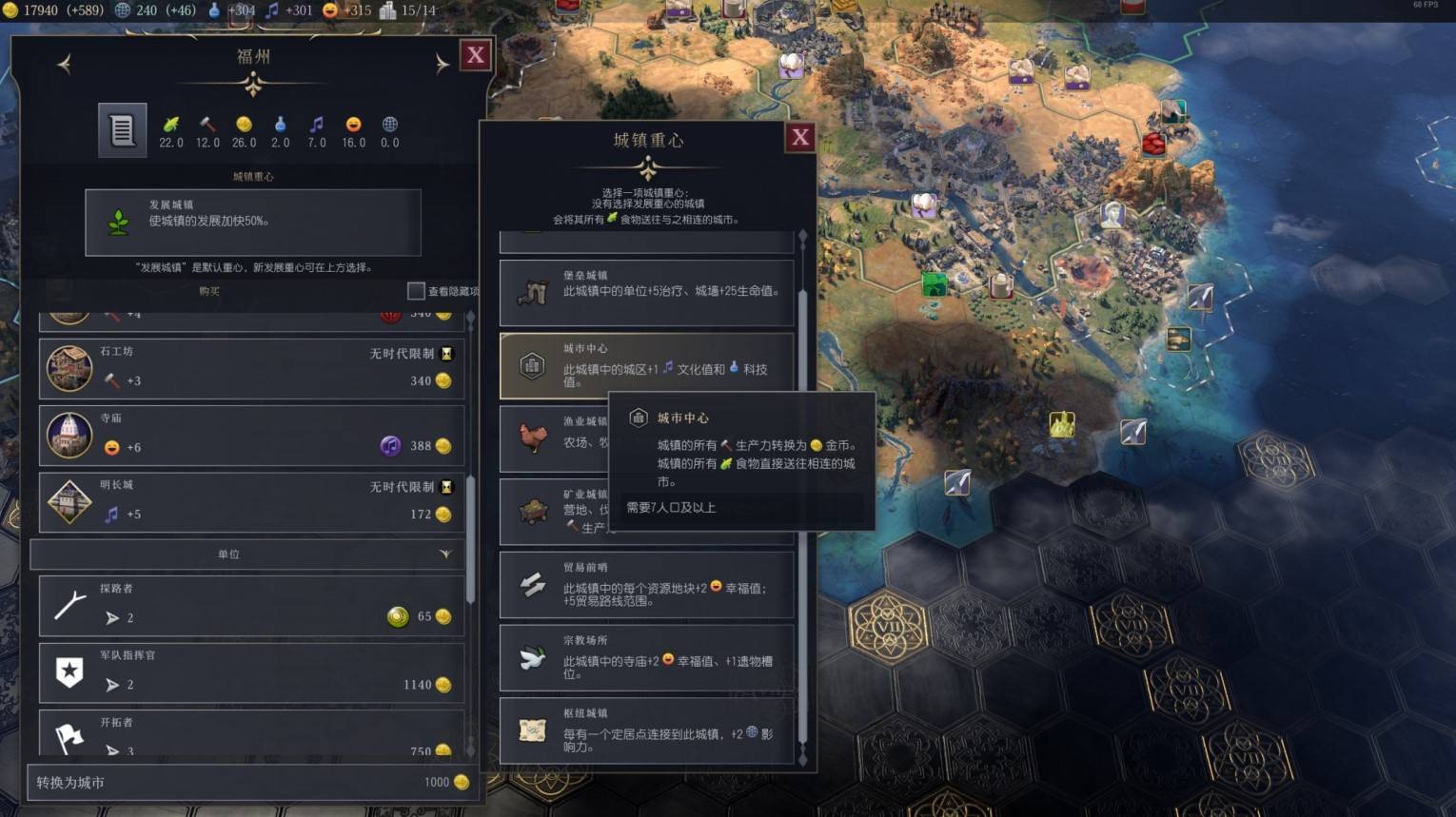
Task: Purchase the 军队指挥官 unit
Action: (x=251, y=672)
